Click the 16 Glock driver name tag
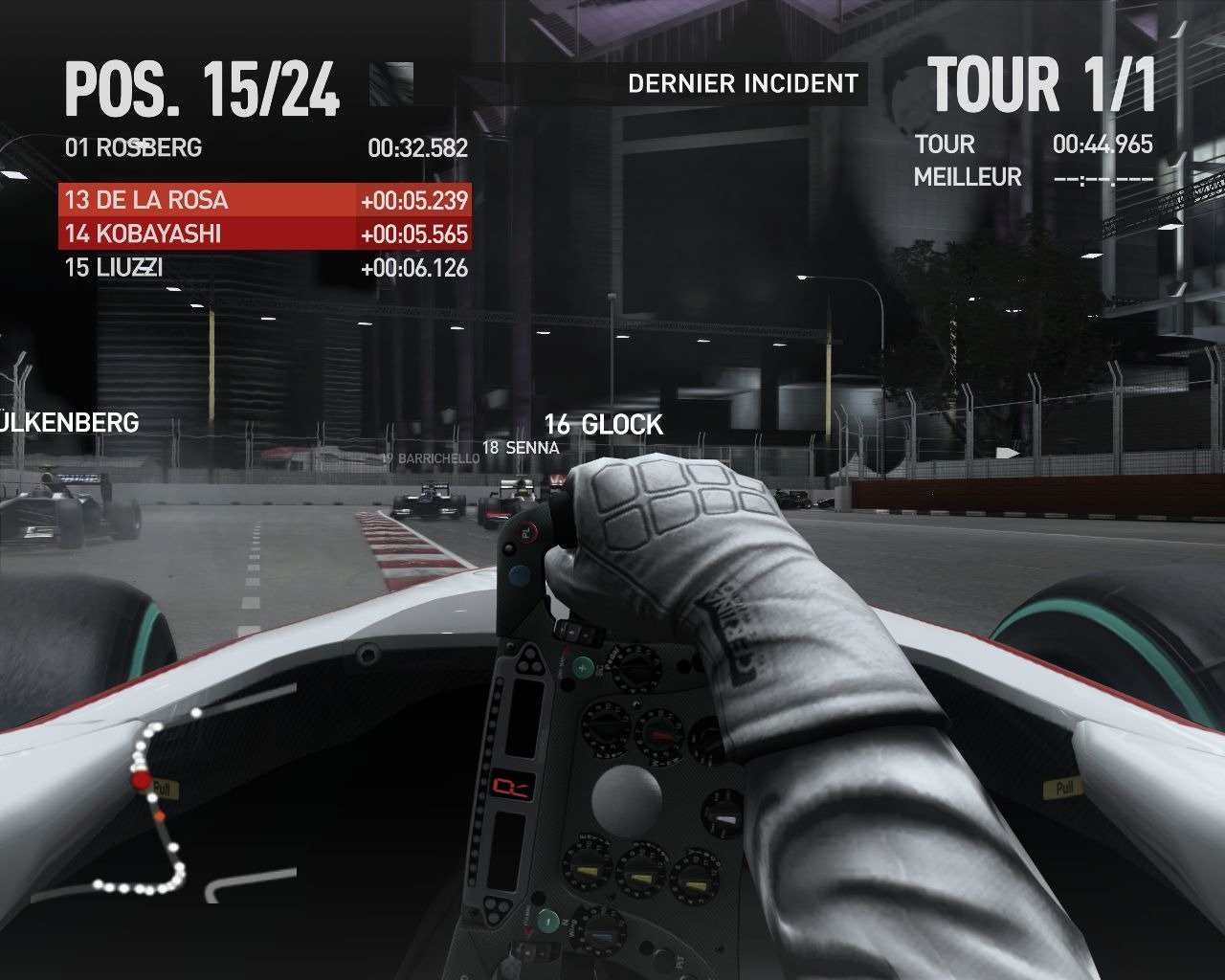This screenshot has width=1225, height=980. pos(603,425)
